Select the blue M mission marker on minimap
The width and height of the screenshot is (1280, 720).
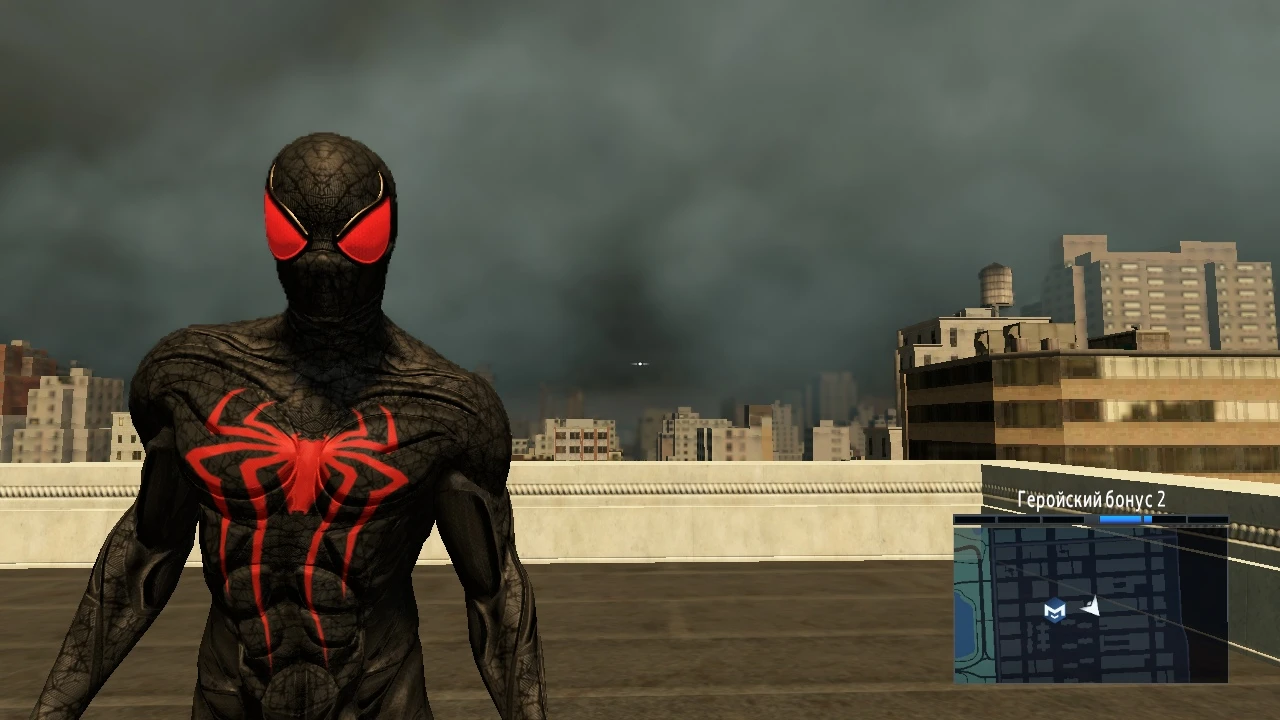[1054, 610]
